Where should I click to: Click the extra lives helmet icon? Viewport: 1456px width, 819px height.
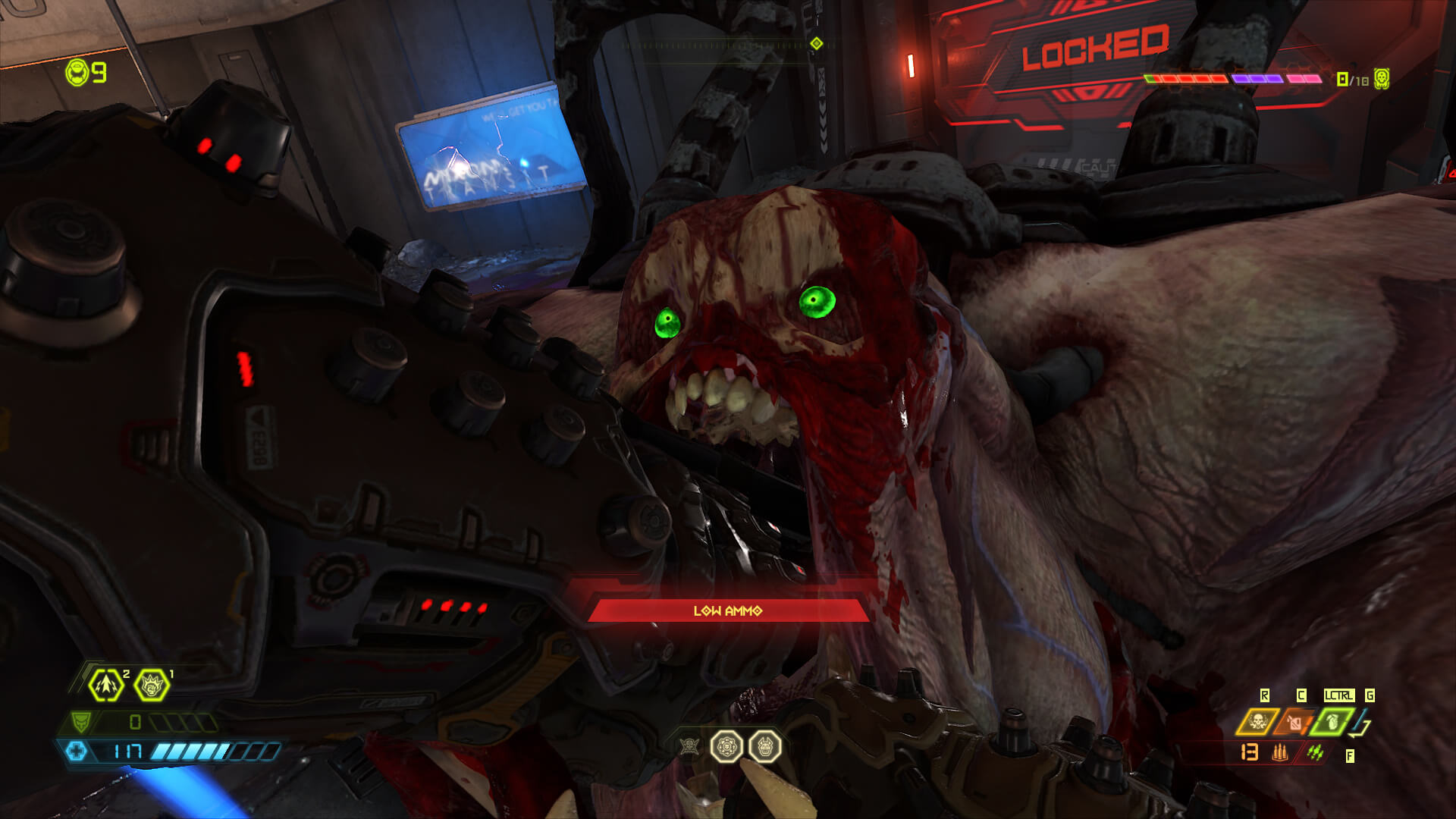77,73
